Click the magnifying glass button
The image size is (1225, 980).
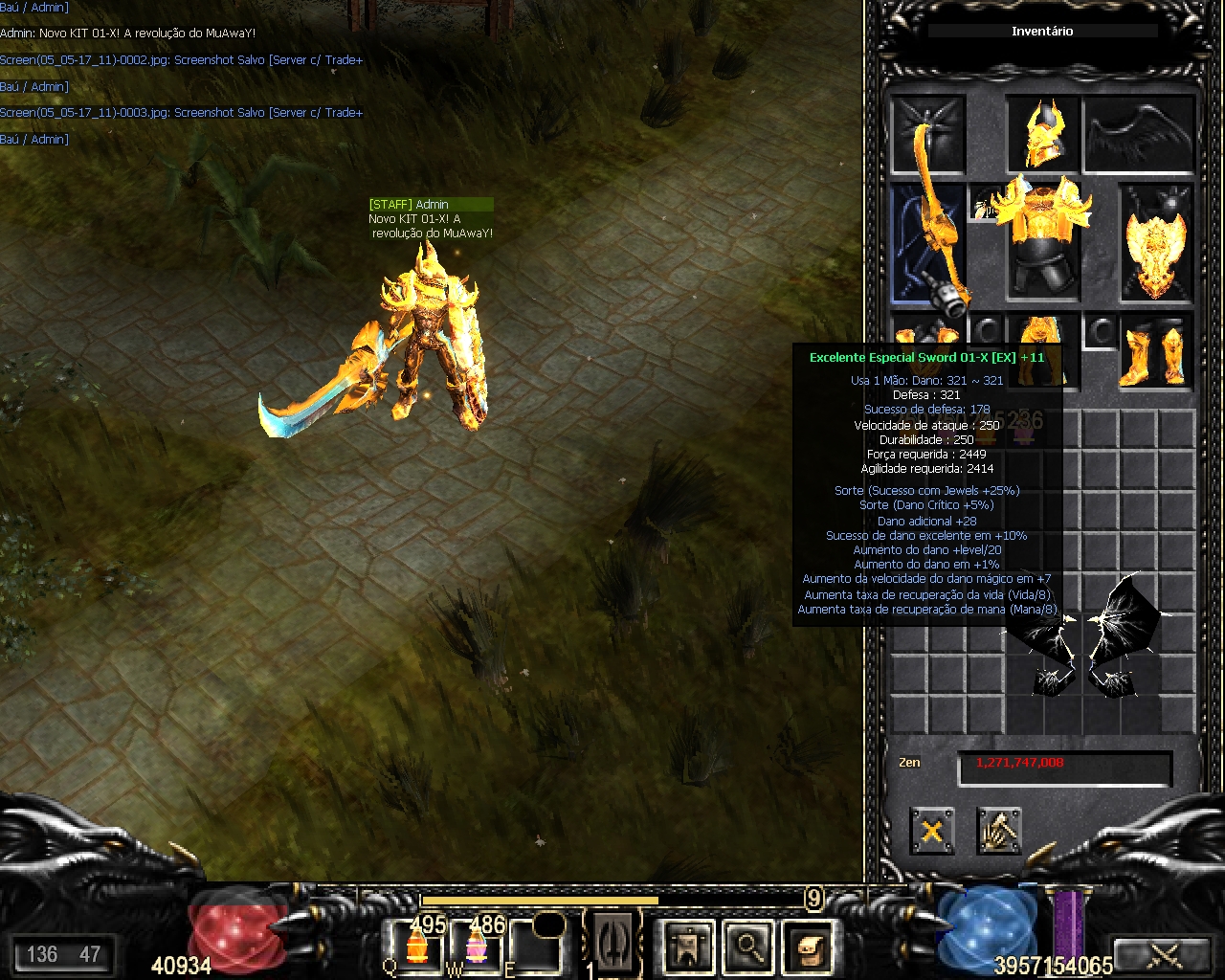coord(747,947)
